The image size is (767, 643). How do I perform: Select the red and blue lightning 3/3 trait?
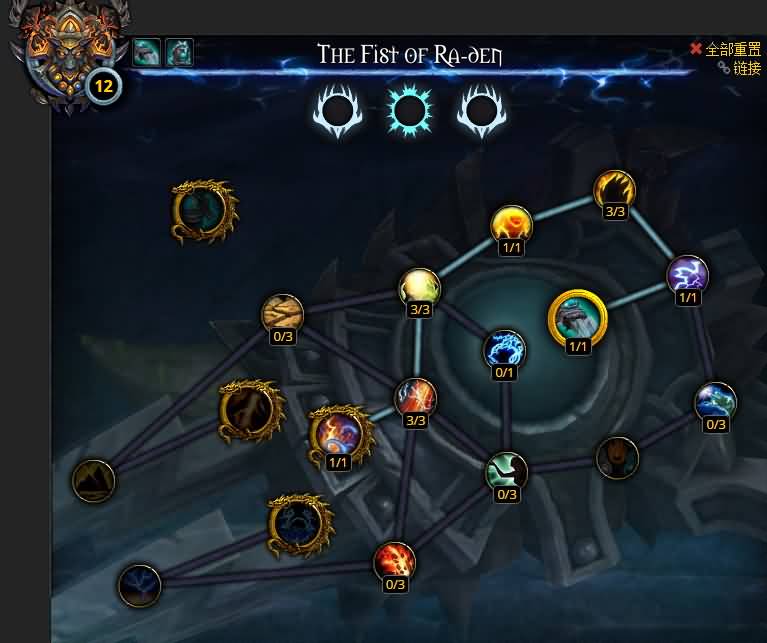tap(415, 398)
